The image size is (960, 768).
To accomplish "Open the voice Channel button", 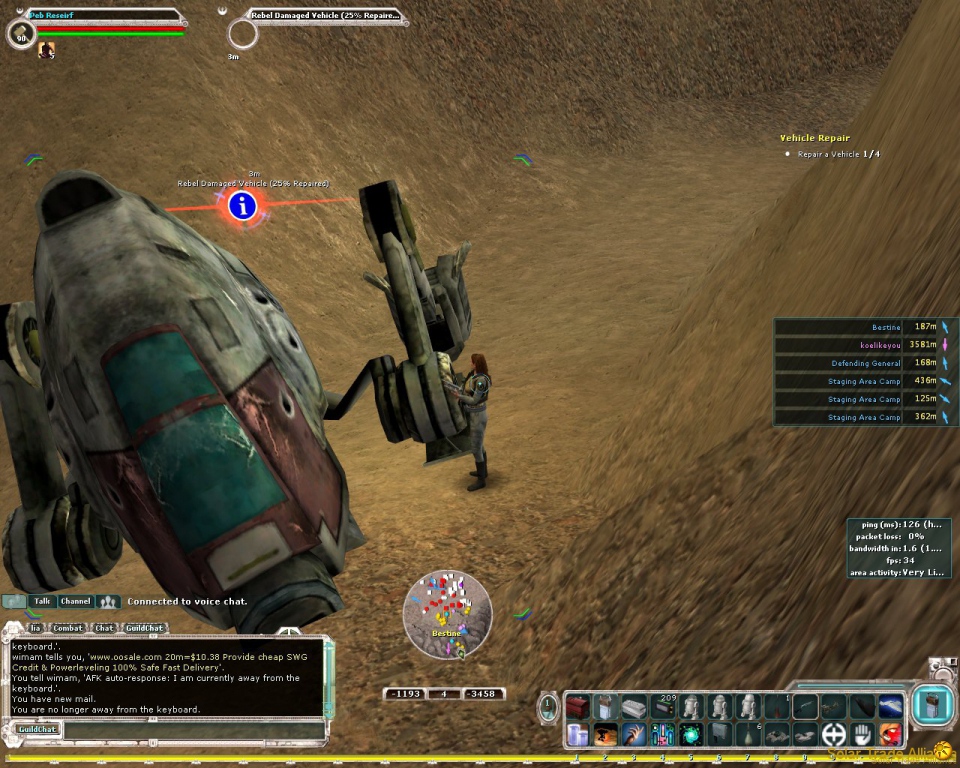I will tap(75, 601).
